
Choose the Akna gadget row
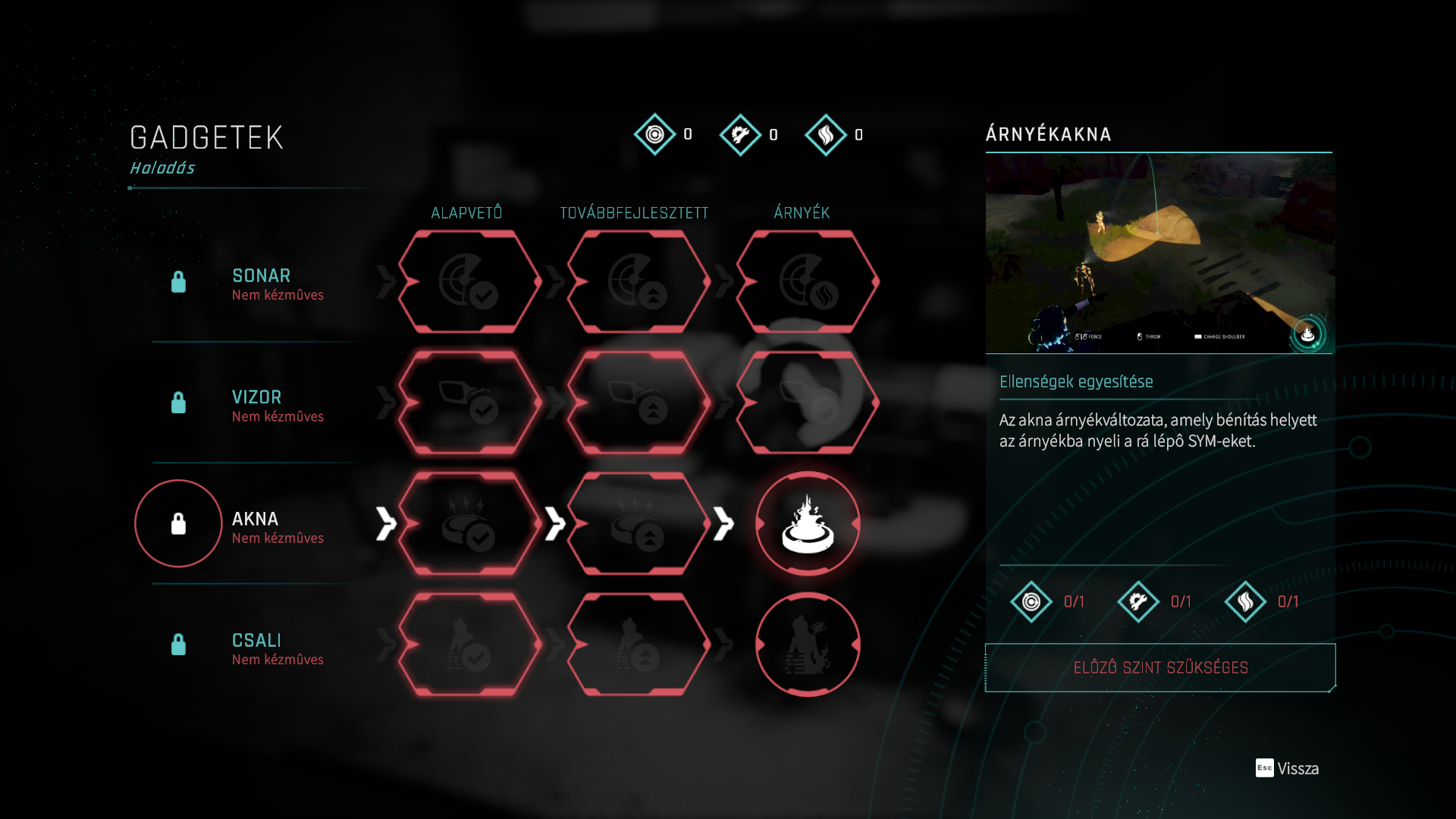(255, 526)
